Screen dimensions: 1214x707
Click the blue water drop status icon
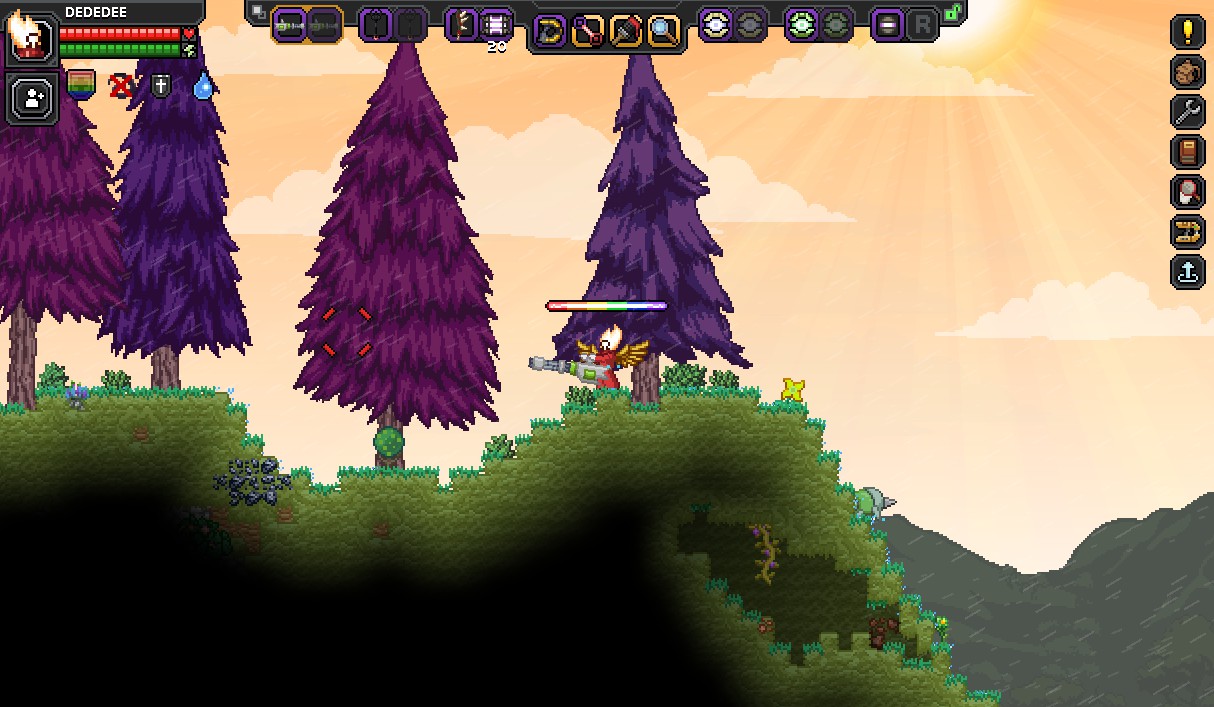(x=203, y=86)
